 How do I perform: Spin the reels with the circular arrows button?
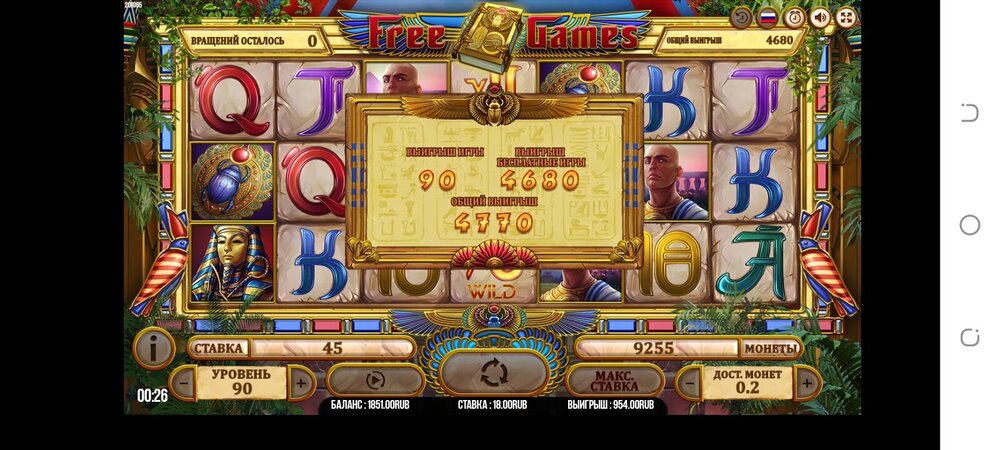[494, 373]
